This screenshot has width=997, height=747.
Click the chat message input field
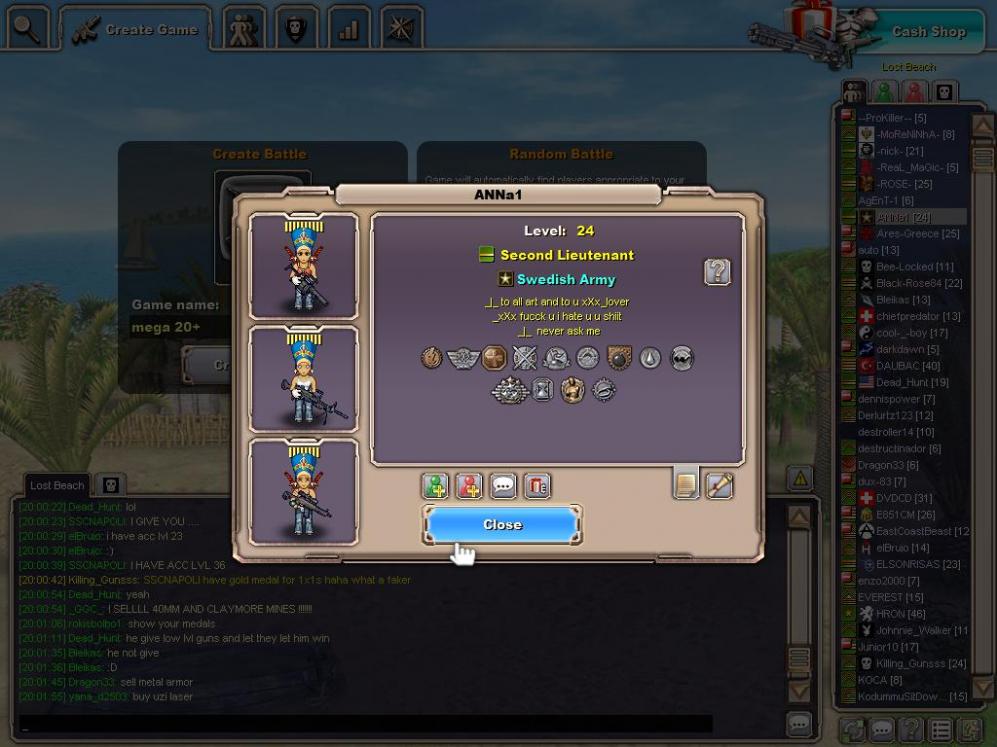coord(365,723)
